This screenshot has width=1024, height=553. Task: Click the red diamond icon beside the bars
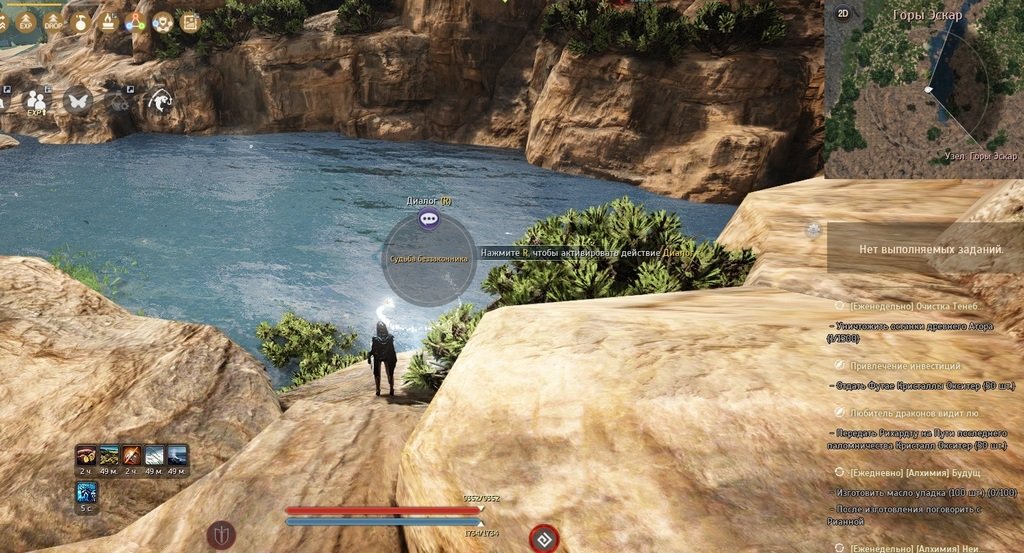click(x=543, y=538)
